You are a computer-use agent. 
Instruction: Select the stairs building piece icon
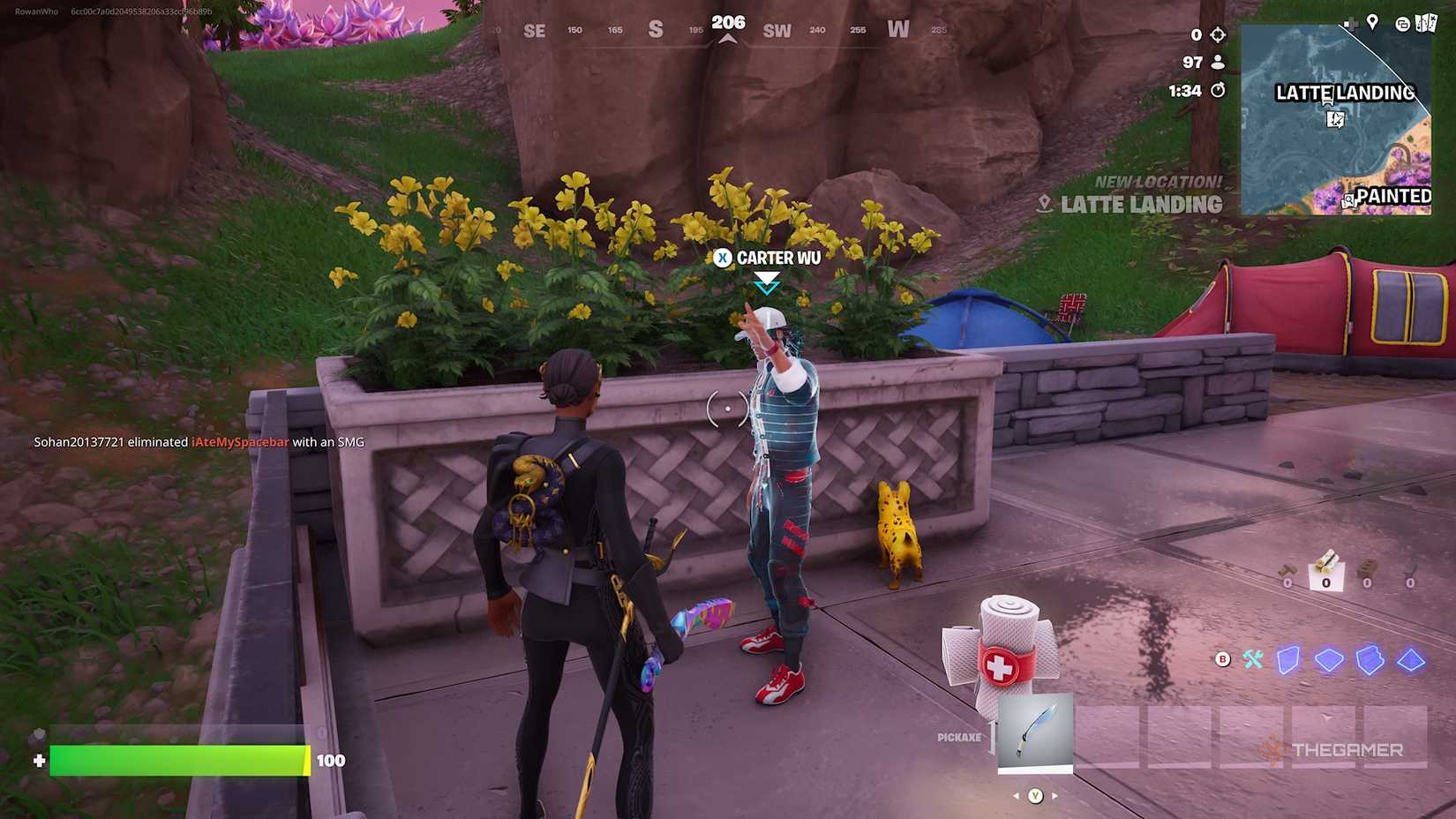tap(1369, 658)
